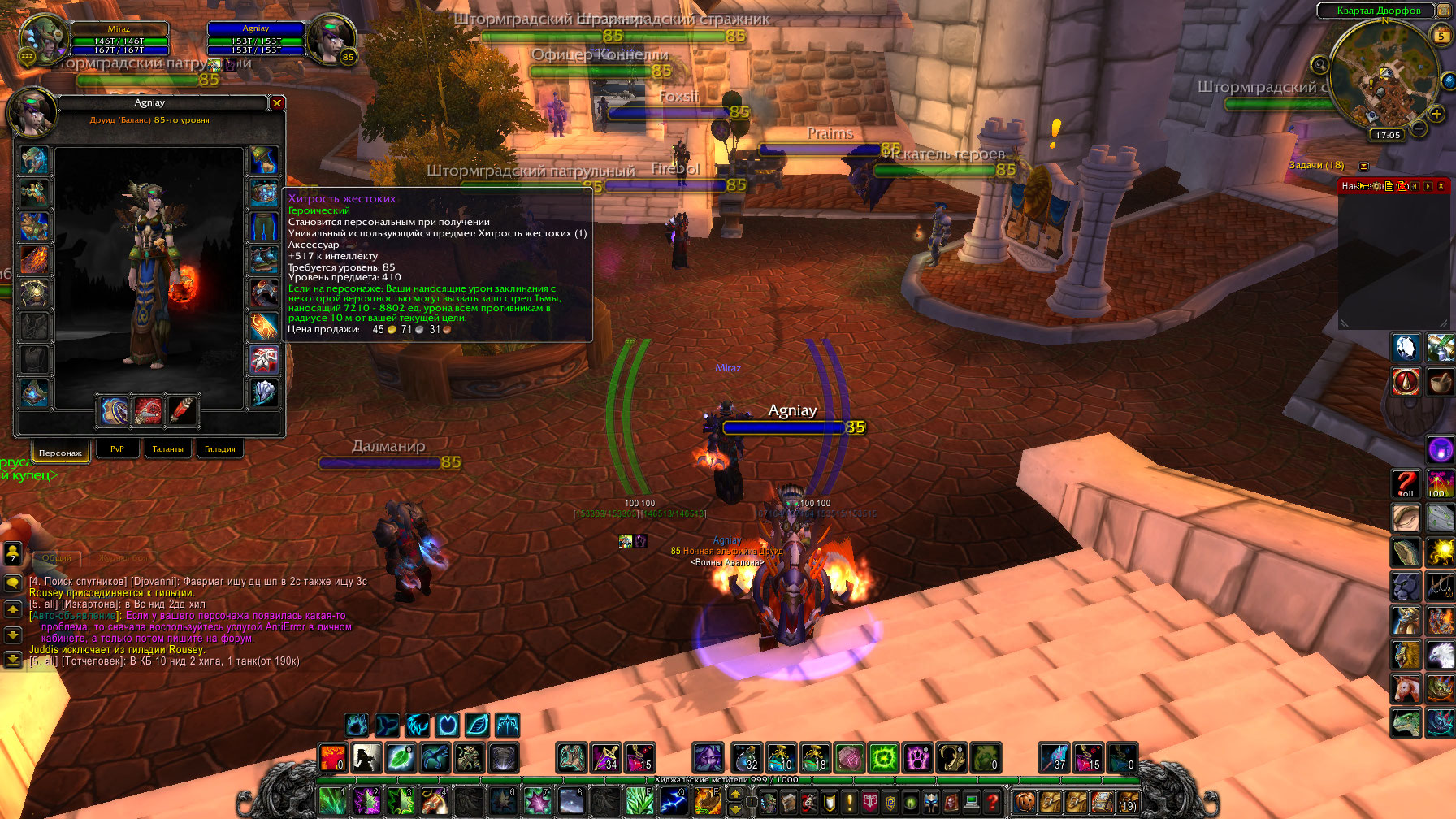Click the boots equipment slot

(263, 259)
